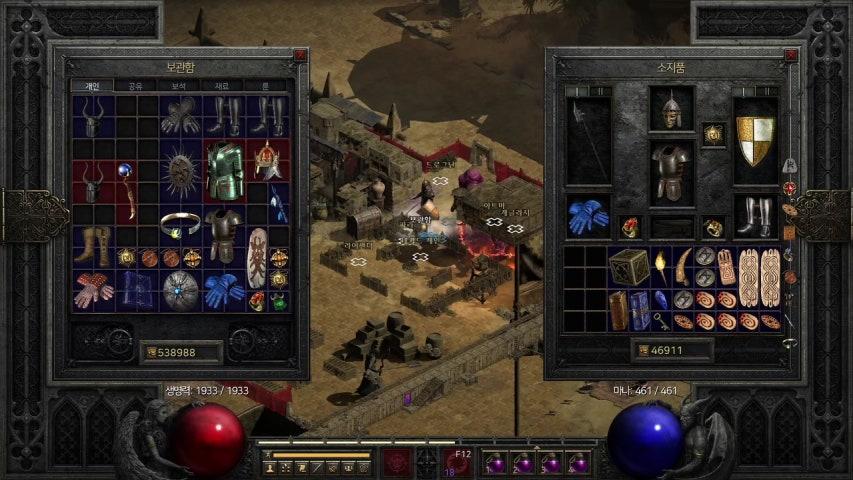Select the equipped helmet slot
This screenshot has width=853, height=480.
[671, 108]
